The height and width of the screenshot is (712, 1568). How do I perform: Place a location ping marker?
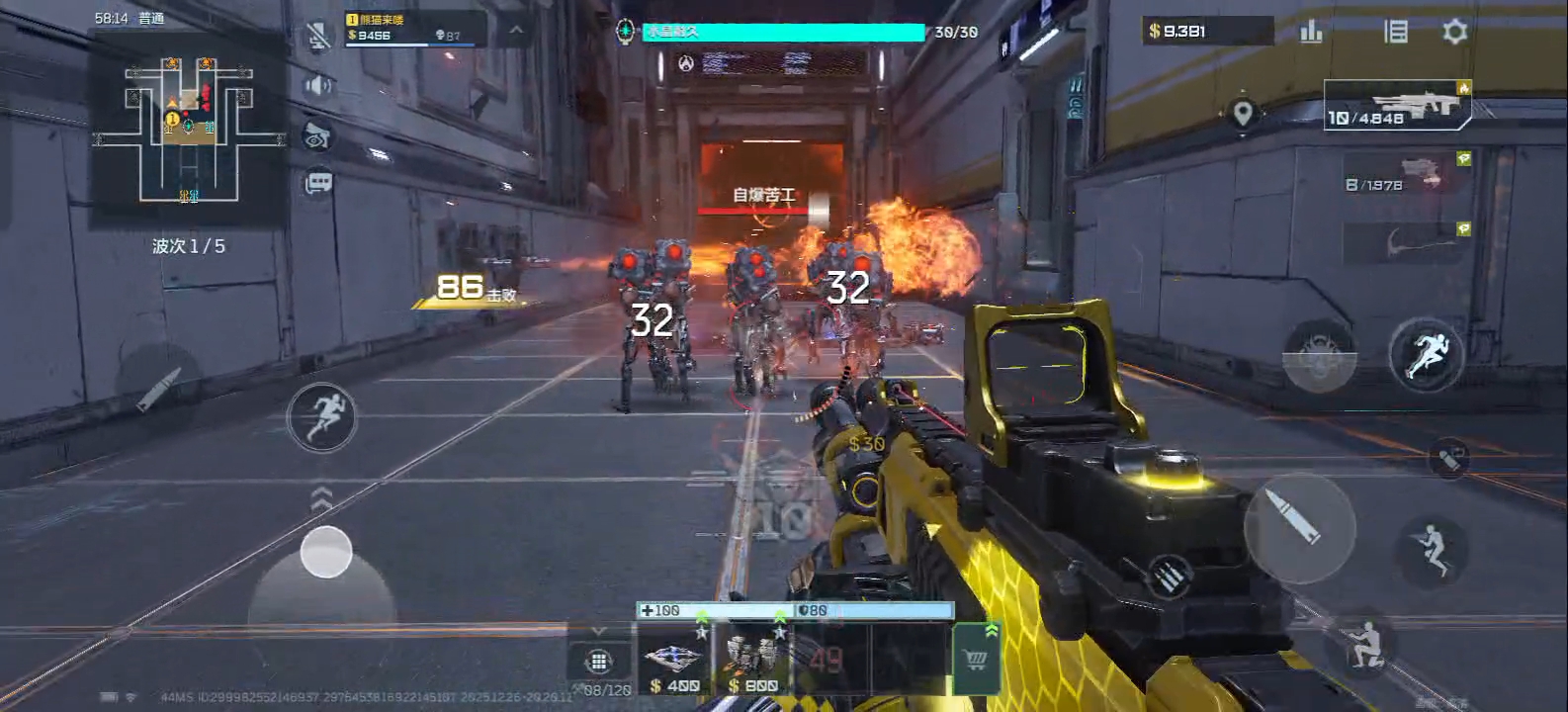(x=1243, y=113)
